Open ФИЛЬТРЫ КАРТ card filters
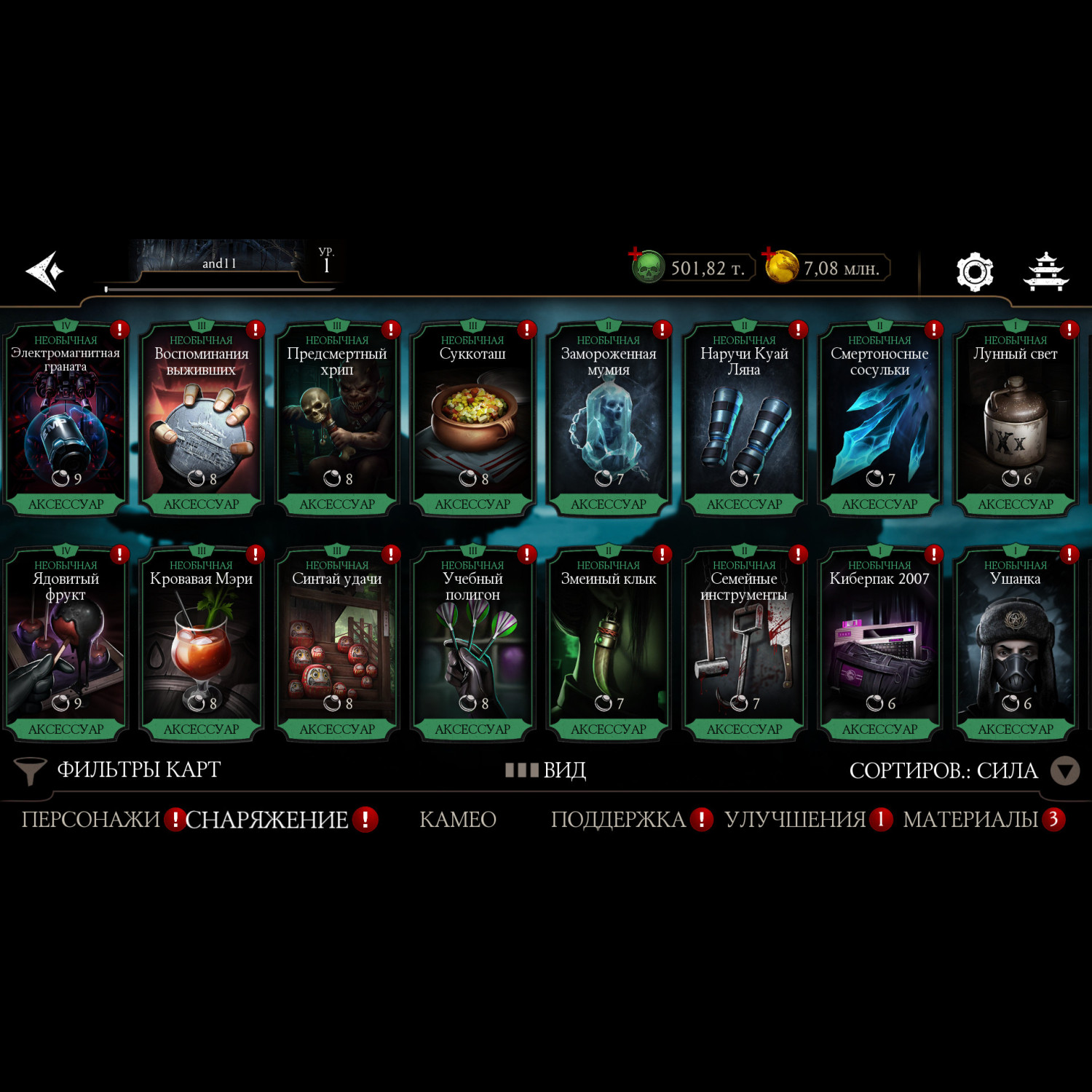 click(x=118, y=770)
